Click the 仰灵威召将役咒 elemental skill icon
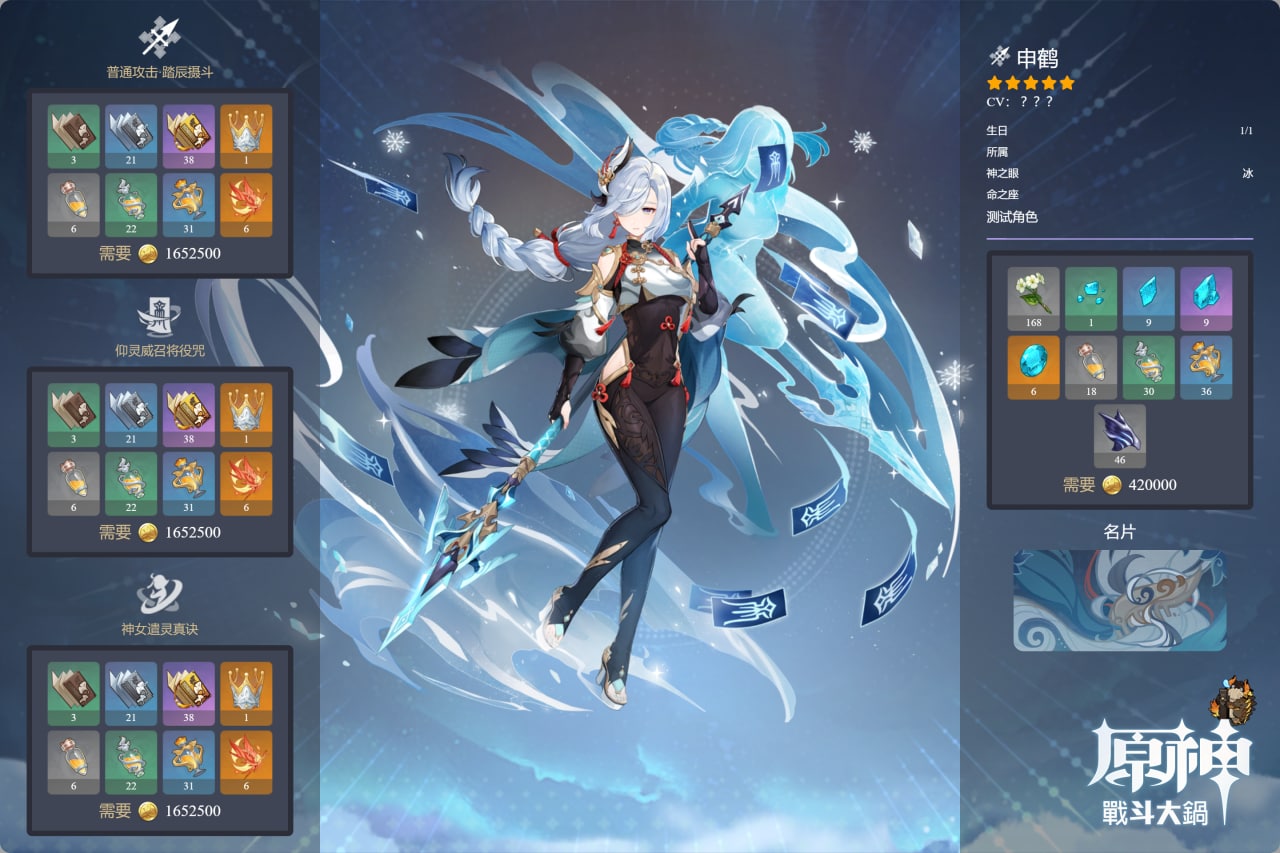 coord(159,316)
